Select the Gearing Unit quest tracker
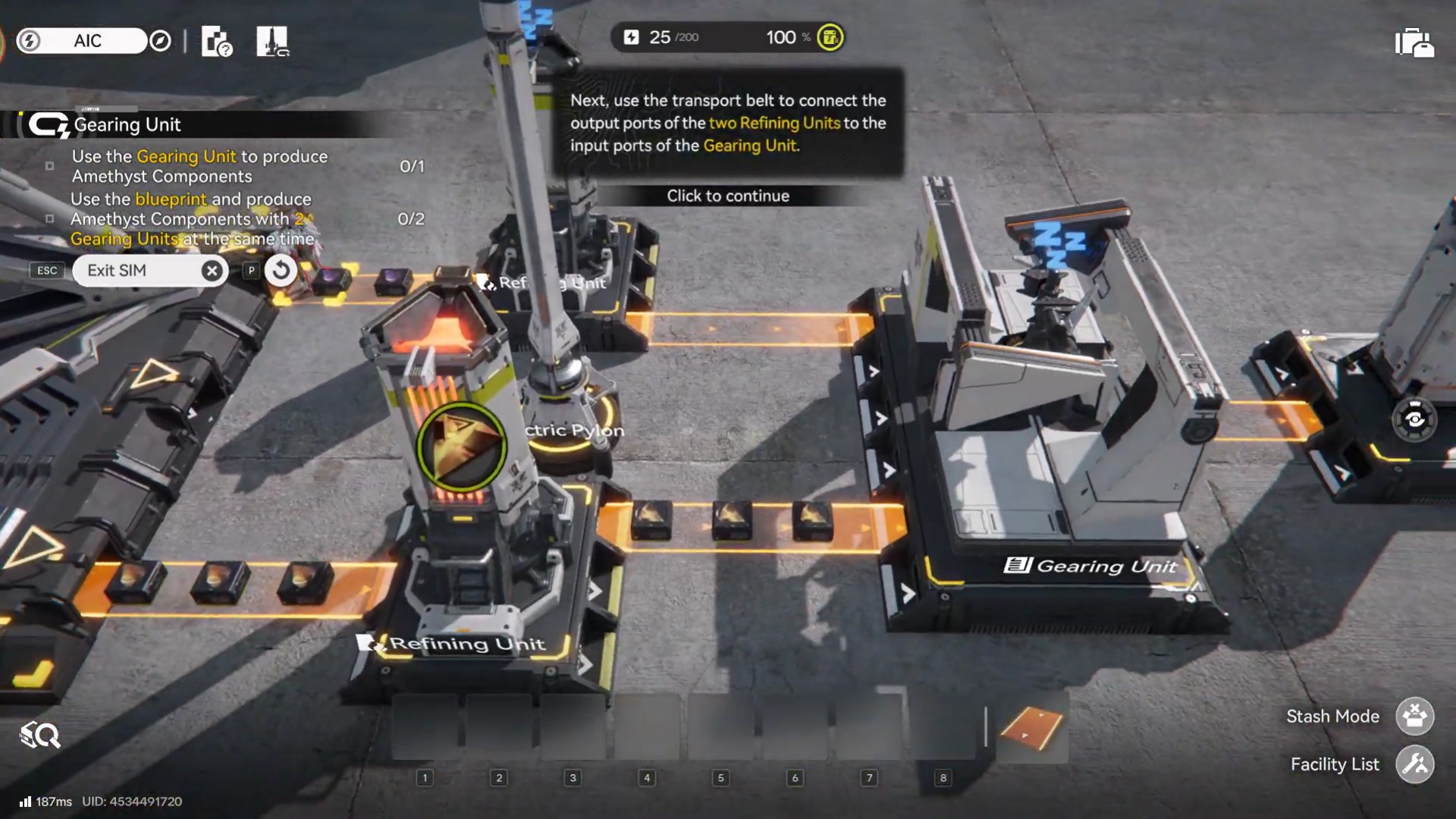 pyautogui.click(x=127, y=124)
